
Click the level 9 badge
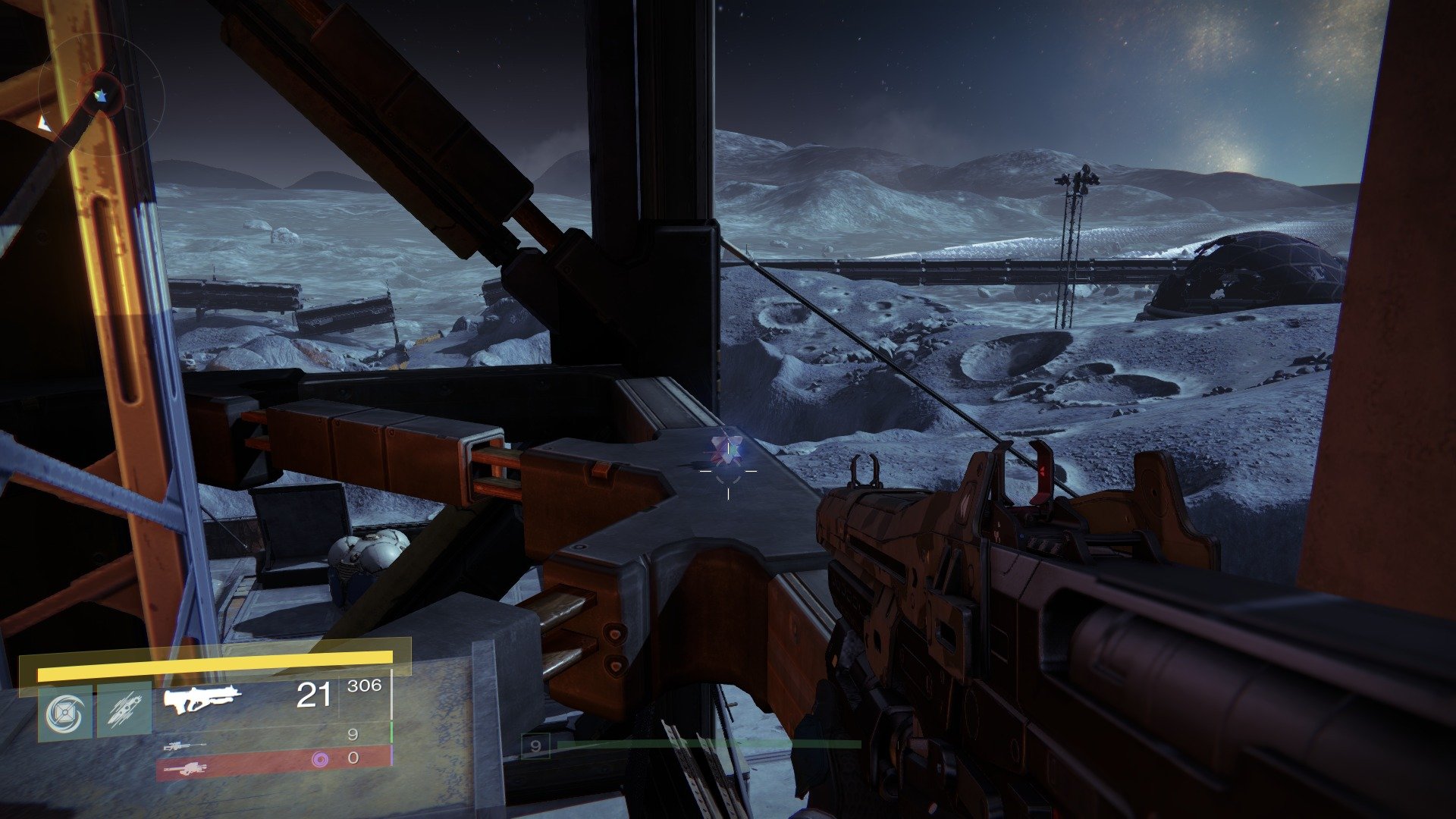(535, 746)
